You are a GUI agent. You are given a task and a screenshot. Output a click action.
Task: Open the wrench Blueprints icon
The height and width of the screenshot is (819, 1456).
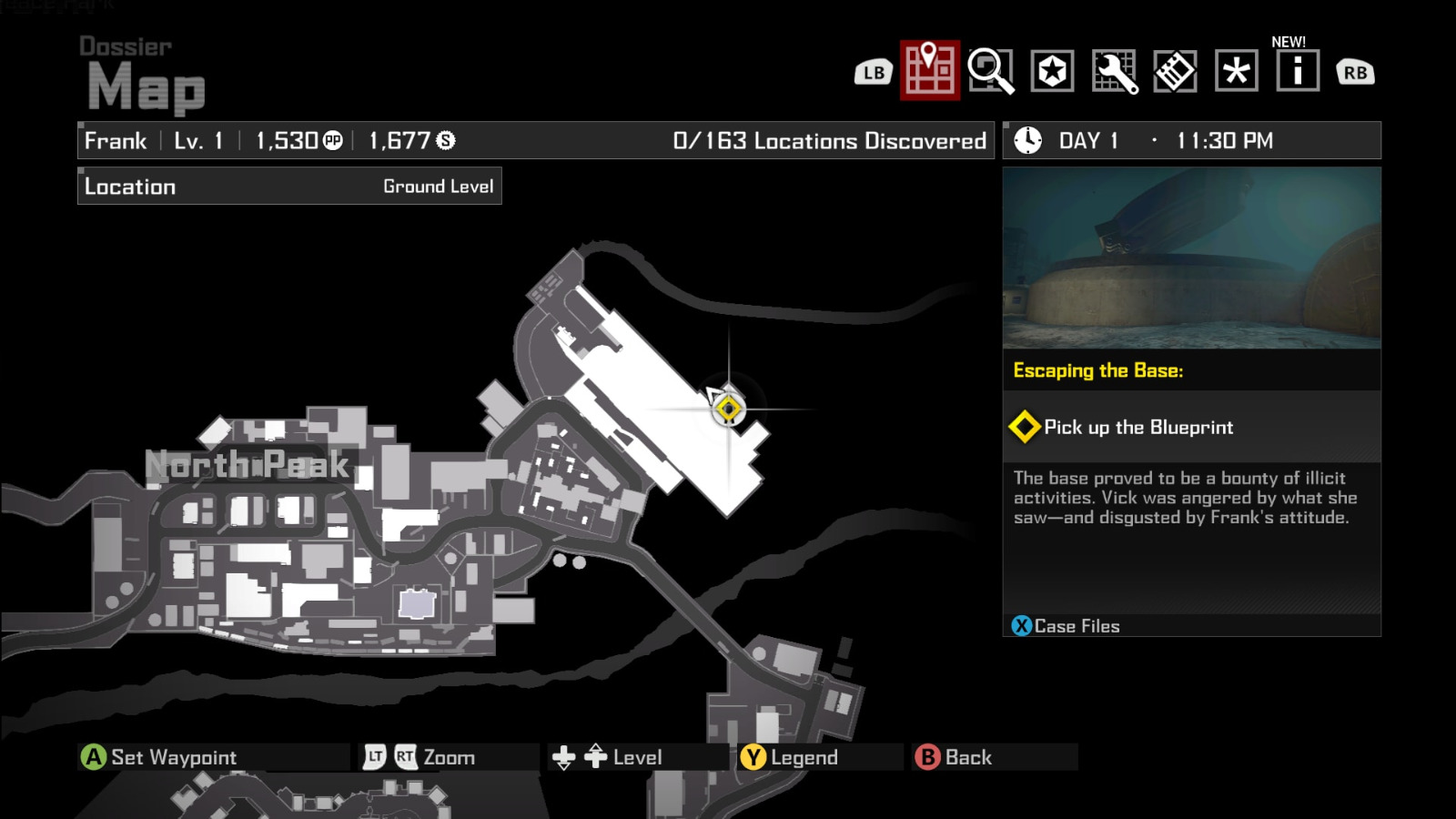click(x=1116, y=71)
